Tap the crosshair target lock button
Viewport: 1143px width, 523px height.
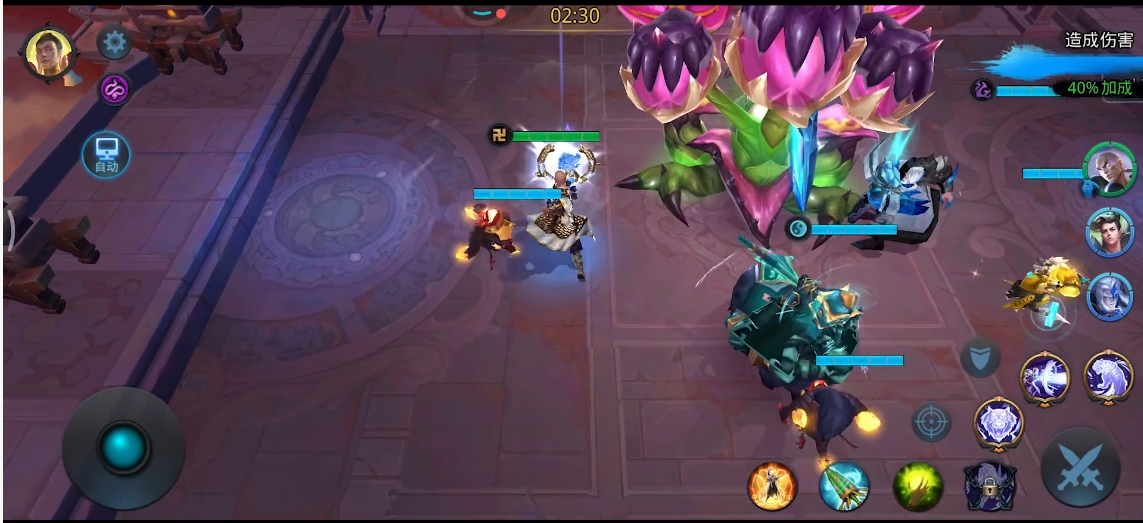[931, 422]
